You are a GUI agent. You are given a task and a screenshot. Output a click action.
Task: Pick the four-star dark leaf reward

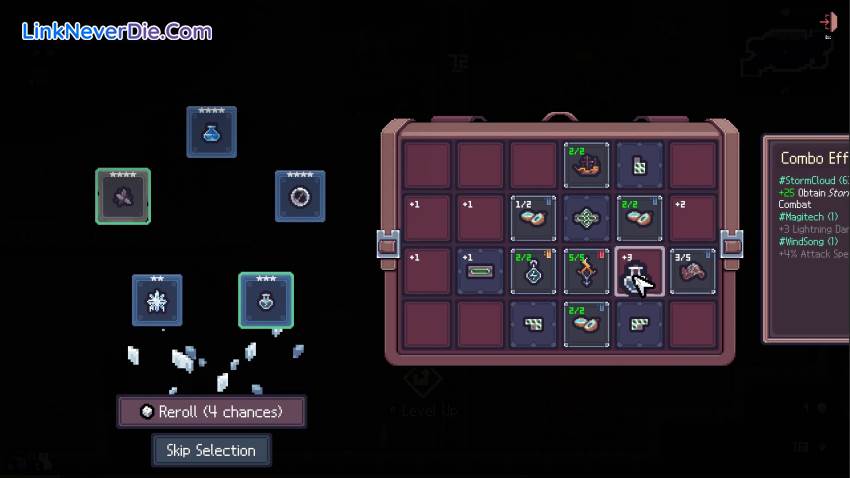123,196
